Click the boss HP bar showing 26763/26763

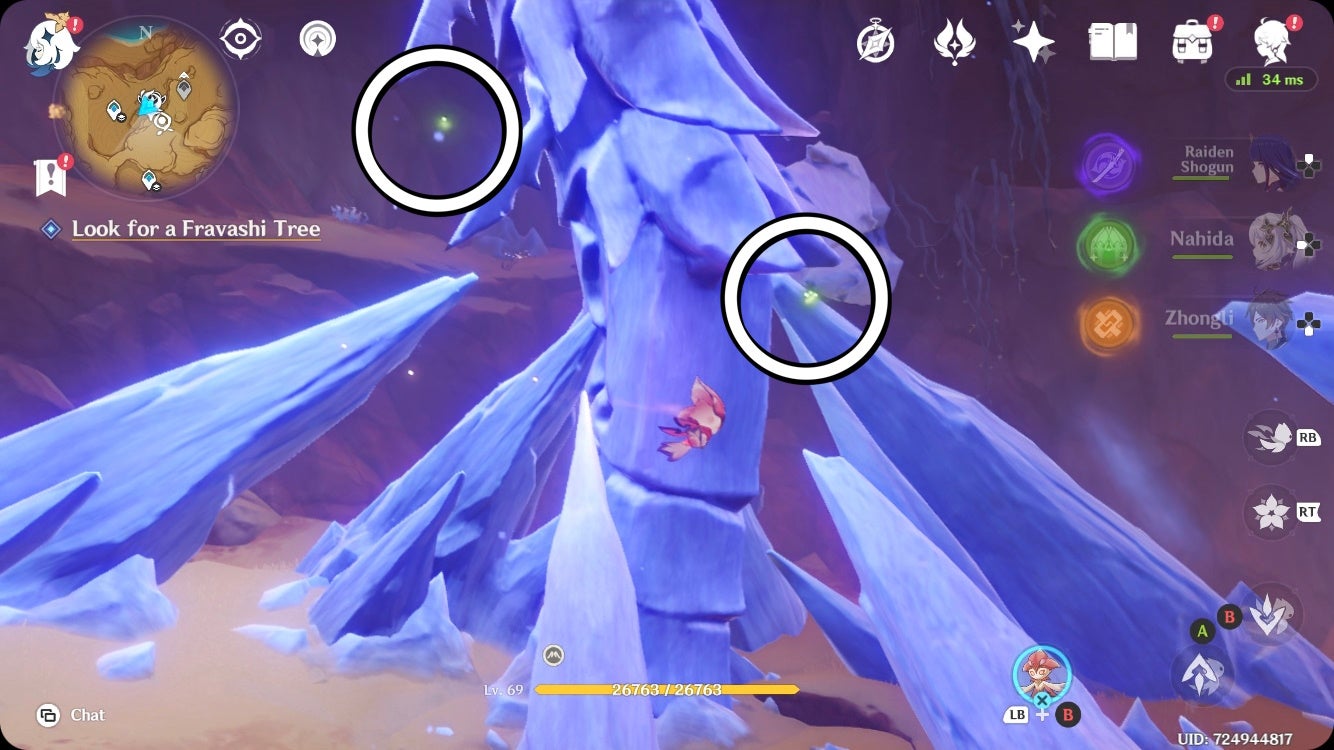(667, 689)
